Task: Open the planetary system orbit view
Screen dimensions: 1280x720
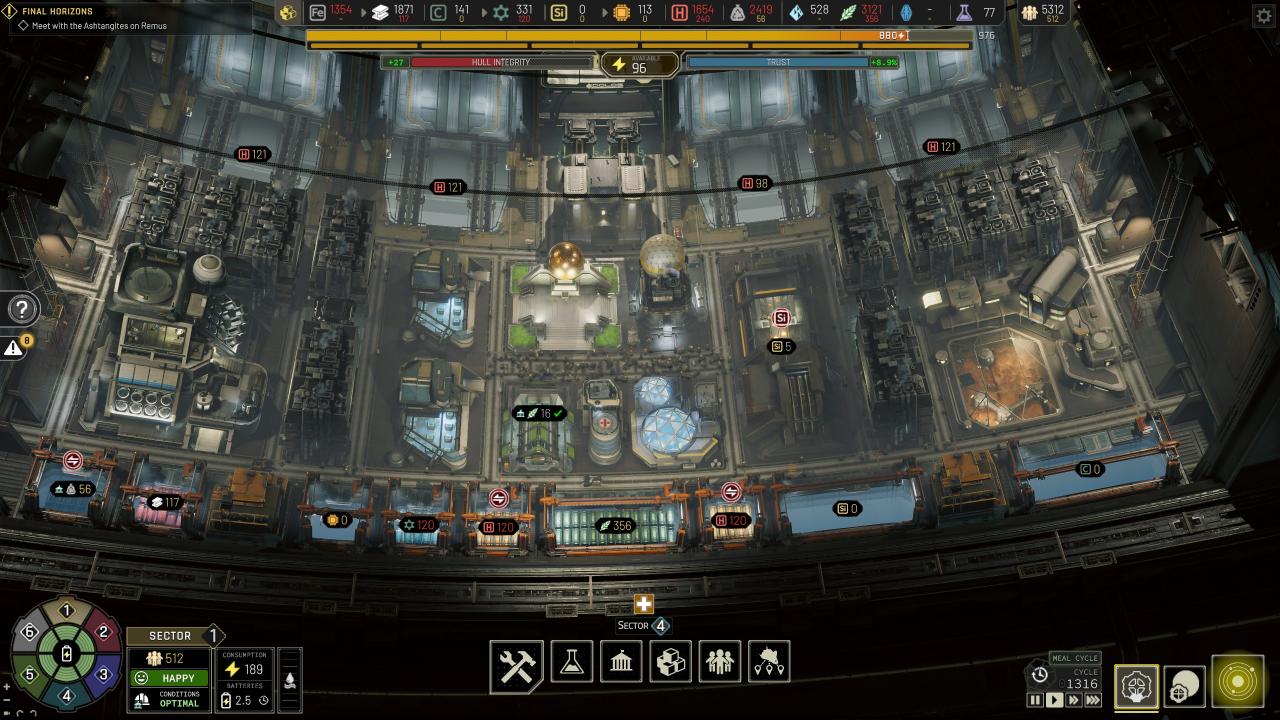Action: (1237, 682)
